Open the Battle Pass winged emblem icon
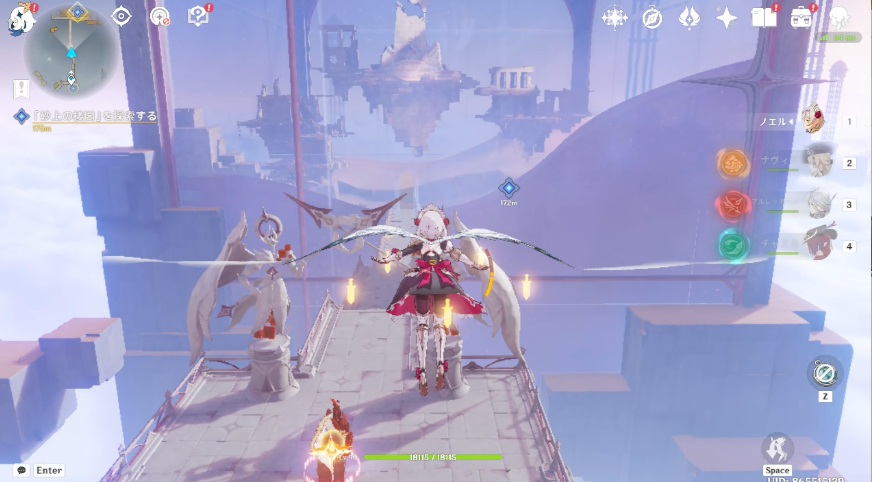Viewport: 872px width, 482px height. coord(689,18)
